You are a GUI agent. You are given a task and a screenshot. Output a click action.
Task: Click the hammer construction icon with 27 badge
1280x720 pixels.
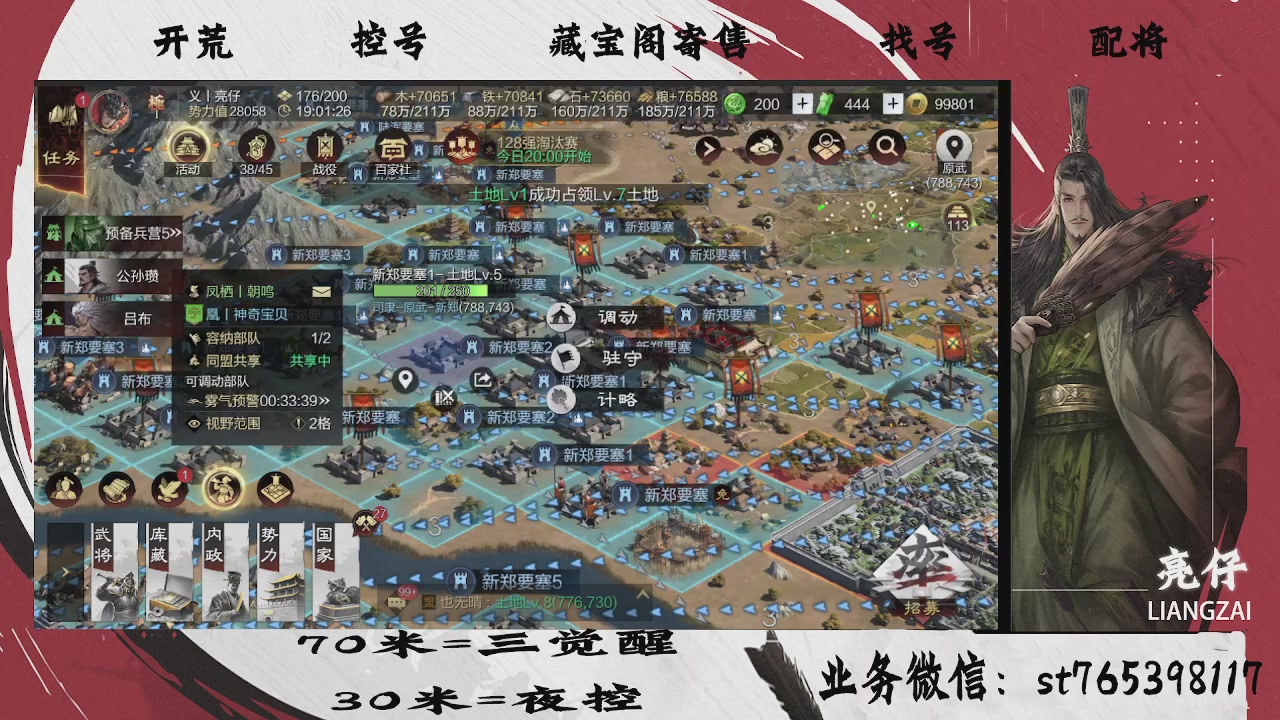point(366,523)
